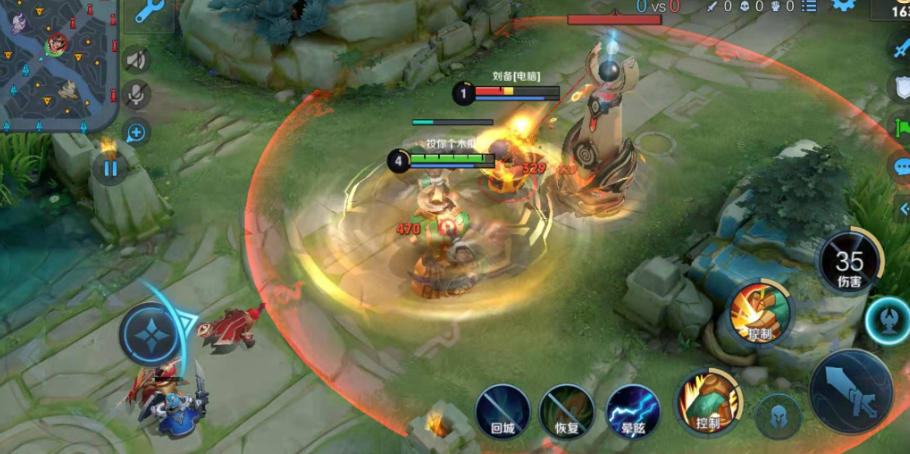Viewport: 910px width, 454px height.
Task: Toggle the muted microphone button
Action: coord(137,95)
